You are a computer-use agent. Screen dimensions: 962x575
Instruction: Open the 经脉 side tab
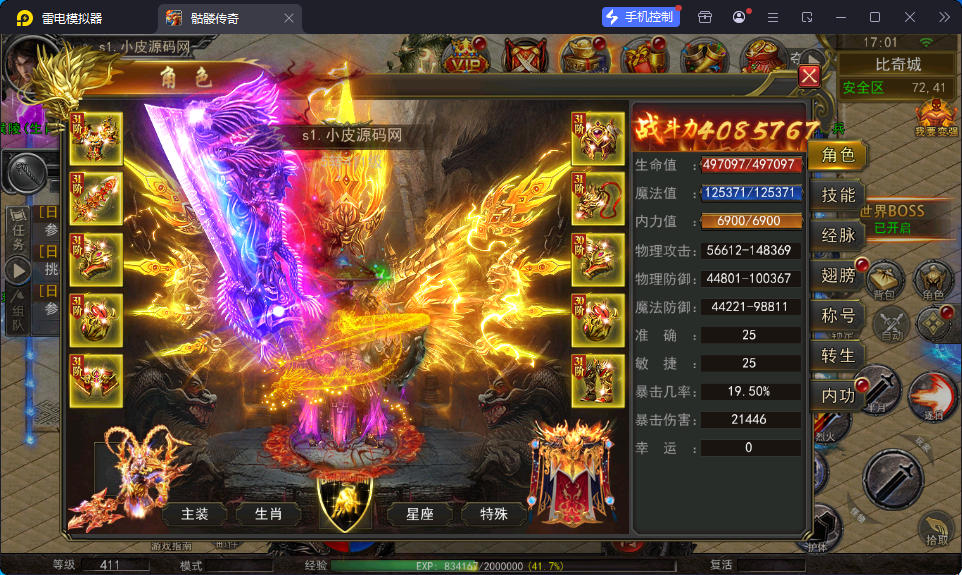(x=838, y=235)
